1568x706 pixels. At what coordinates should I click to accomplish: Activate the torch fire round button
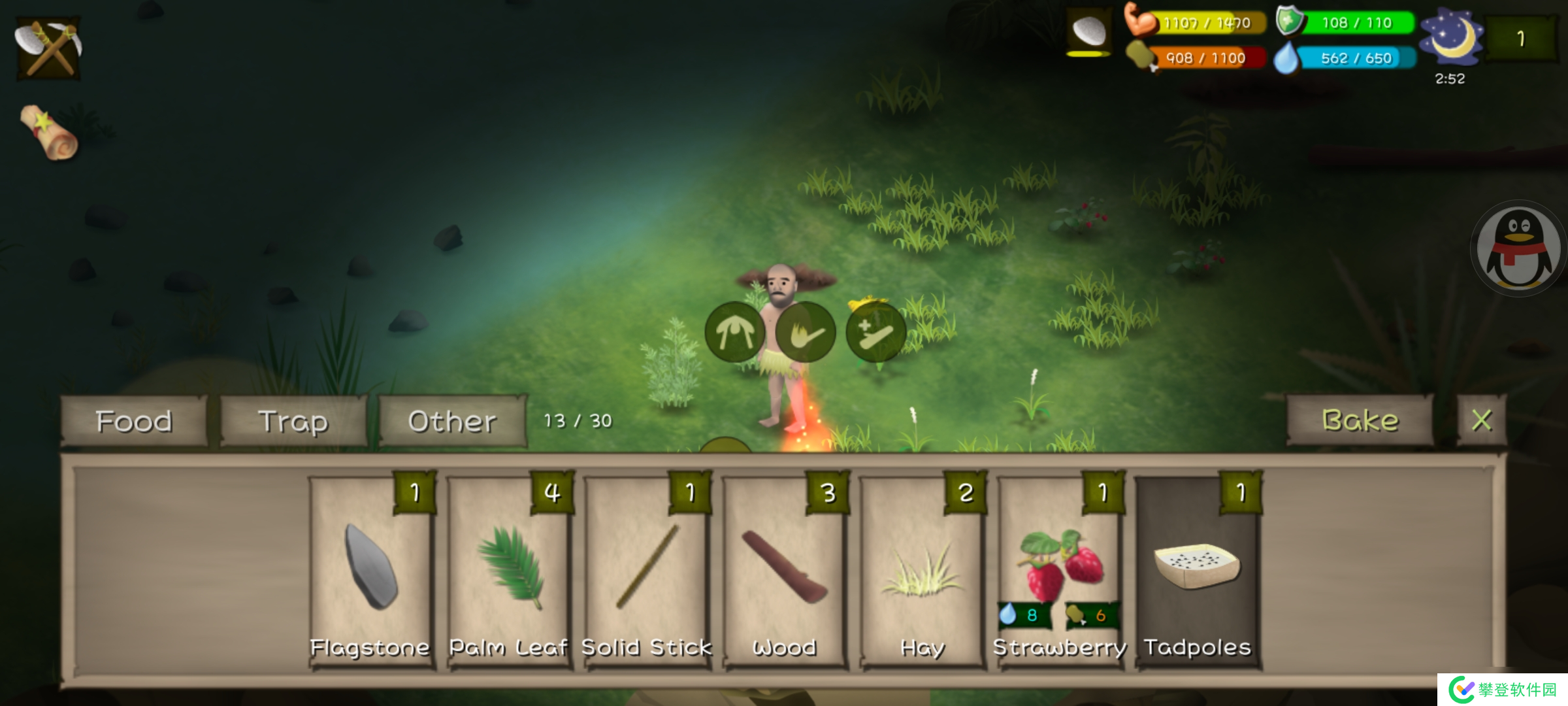coord(805,332)
